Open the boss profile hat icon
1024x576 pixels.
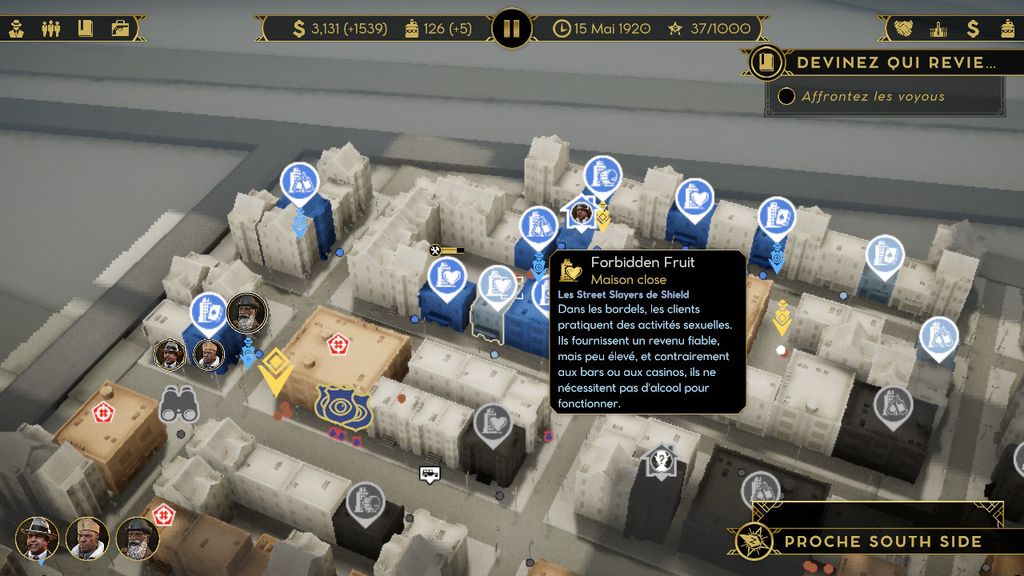click(17, 28)
